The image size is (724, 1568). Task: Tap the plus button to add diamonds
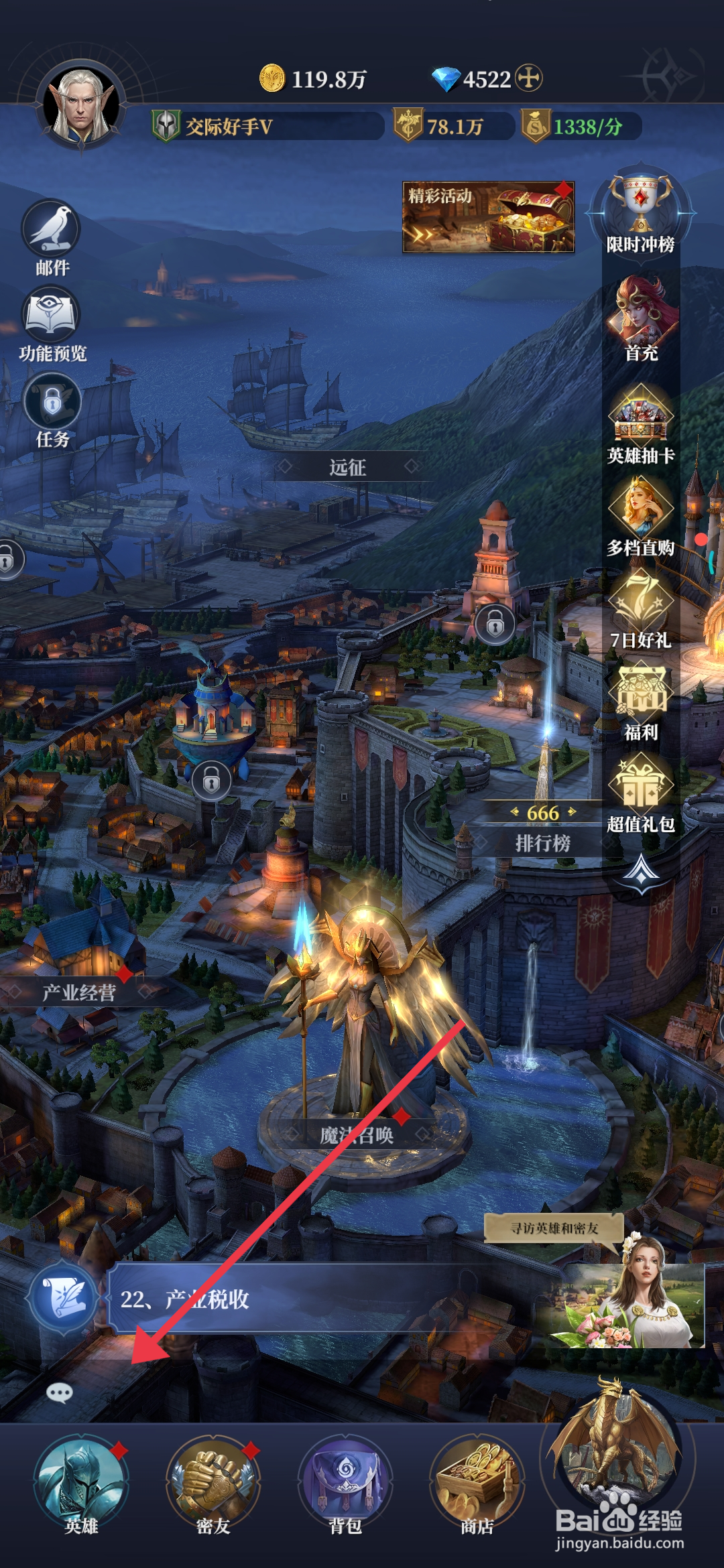point(529,78)
